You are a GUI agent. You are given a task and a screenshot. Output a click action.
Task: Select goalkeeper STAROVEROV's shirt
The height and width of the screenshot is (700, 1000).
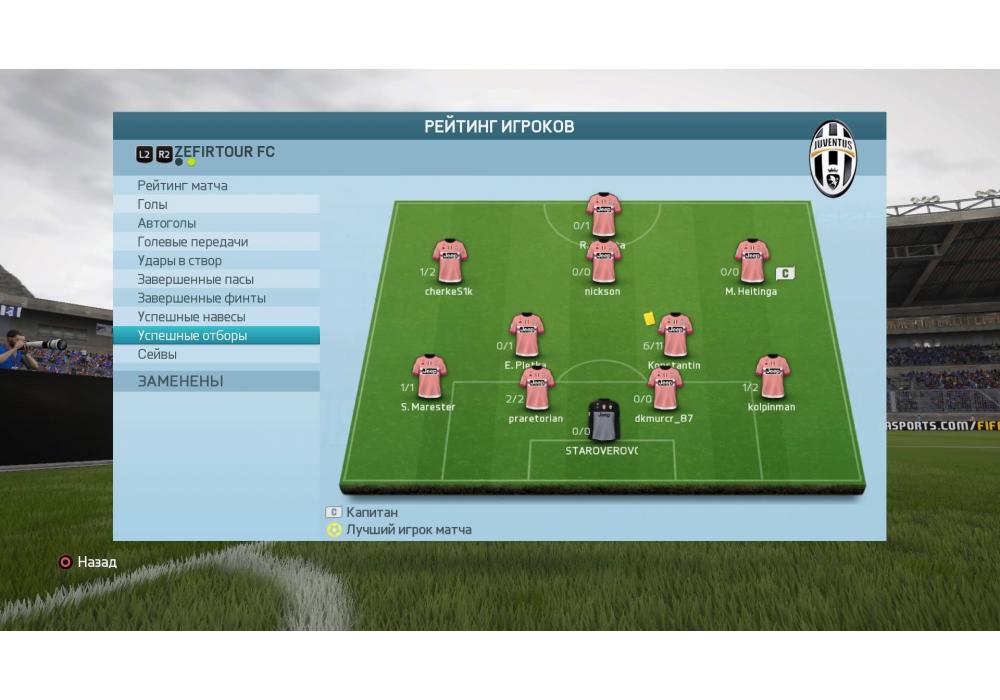[x=603, y=420]
